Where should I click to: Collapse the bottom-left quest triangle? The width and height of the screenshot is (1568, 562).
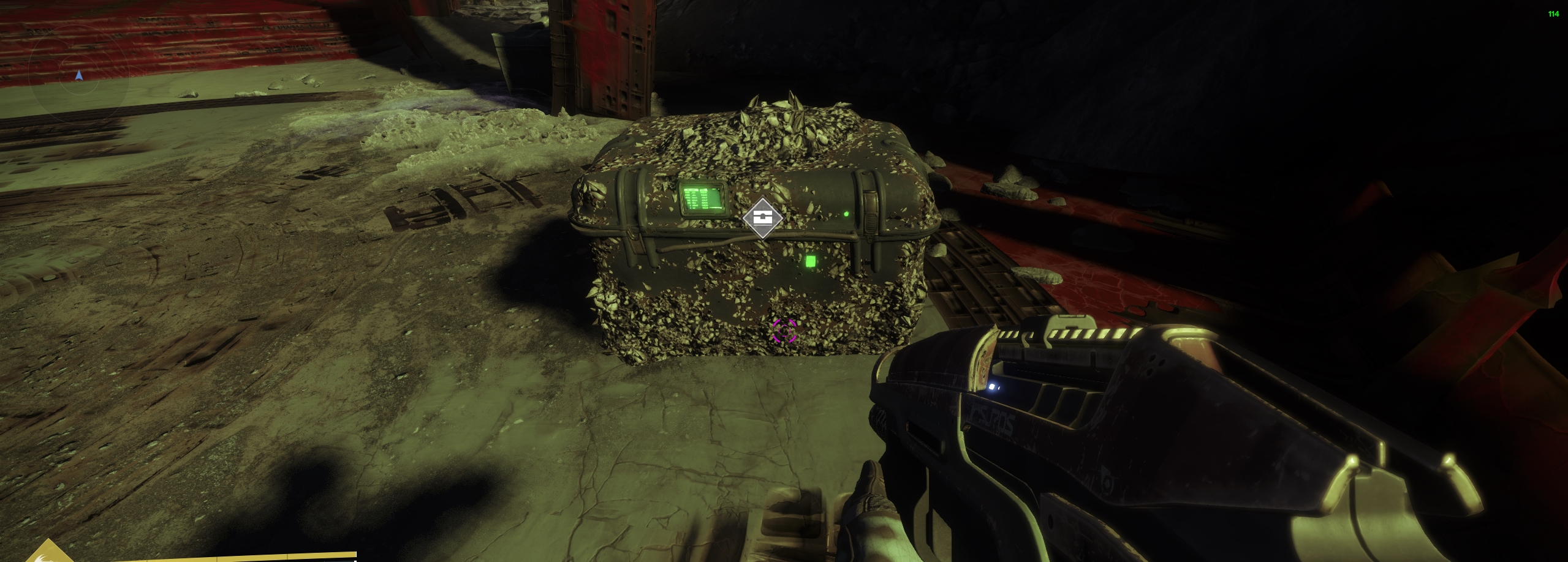[x=49, y=554]
